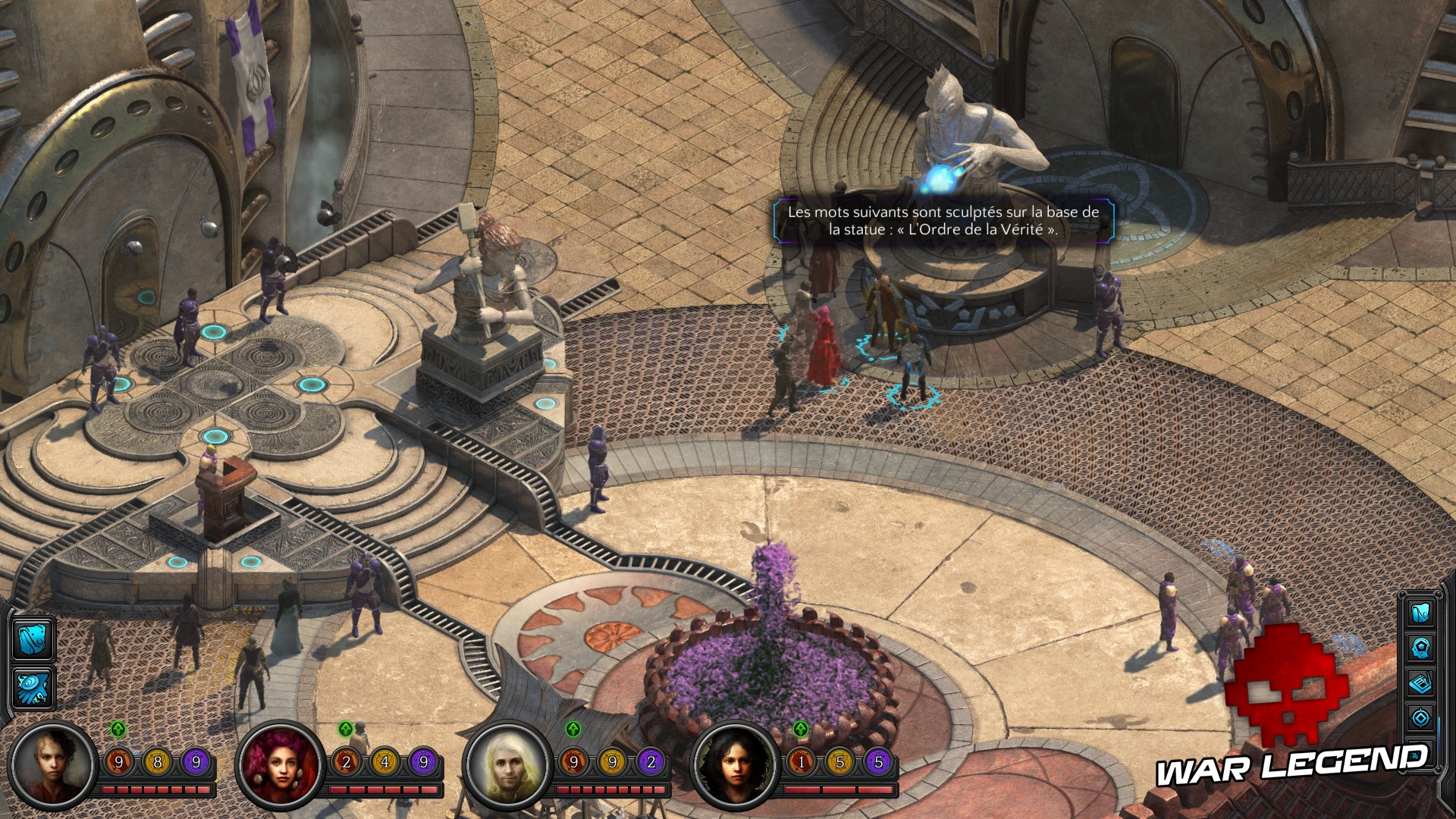Click the green level-up icon for blond companion

(x=573, y=730)
